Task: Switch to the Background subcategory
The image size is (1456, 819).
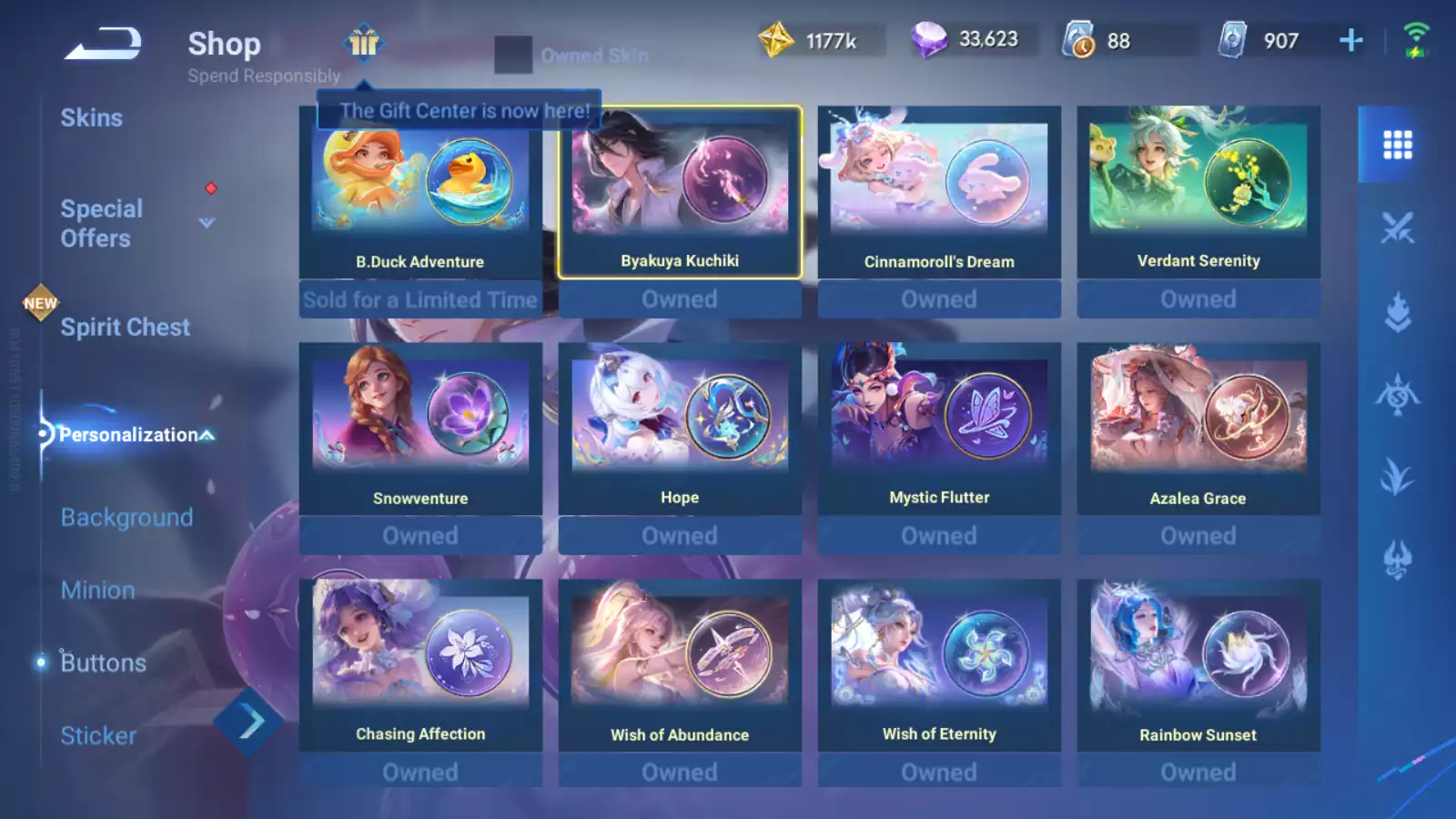Action: pos(126,518)
